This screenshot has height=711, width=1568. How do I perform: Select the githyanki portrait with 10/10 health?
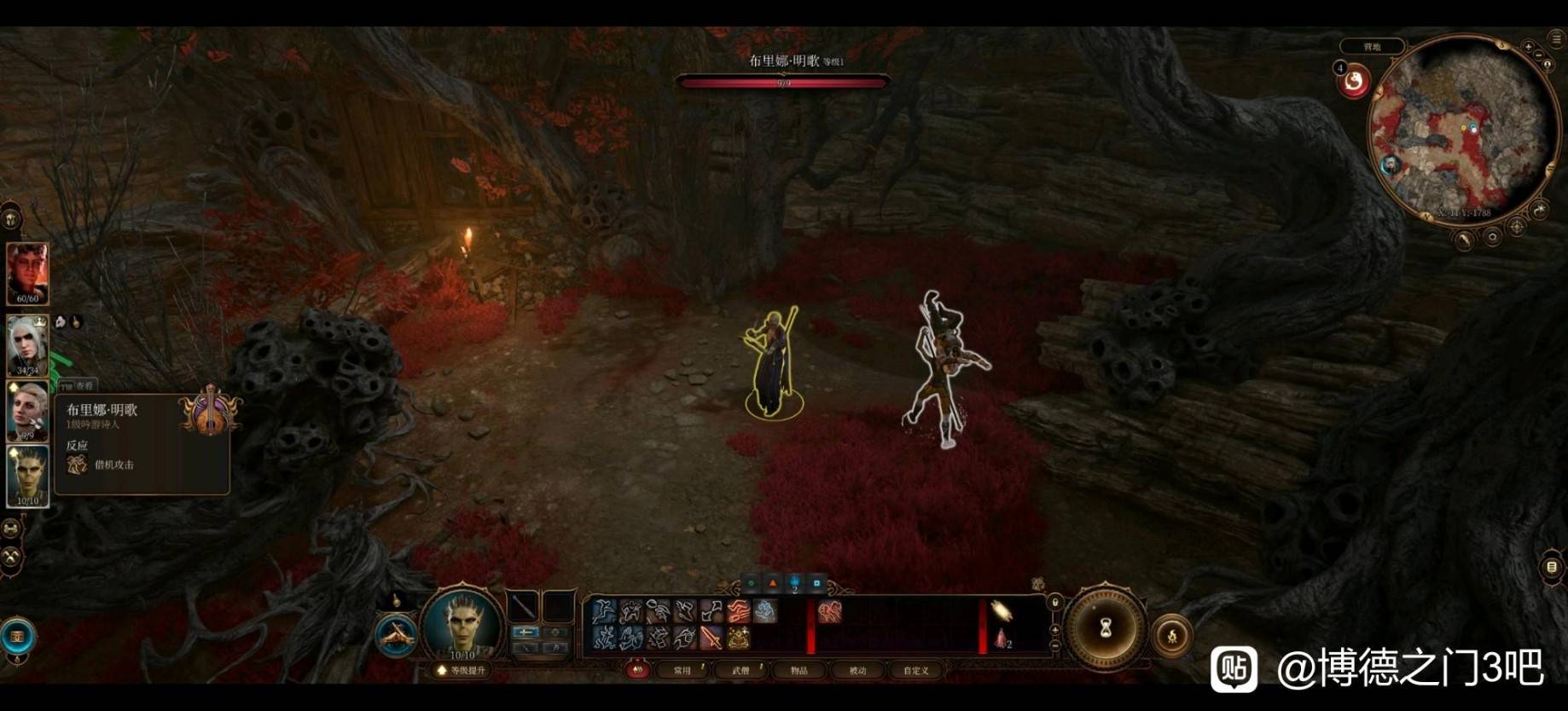[x=27, y=476]
